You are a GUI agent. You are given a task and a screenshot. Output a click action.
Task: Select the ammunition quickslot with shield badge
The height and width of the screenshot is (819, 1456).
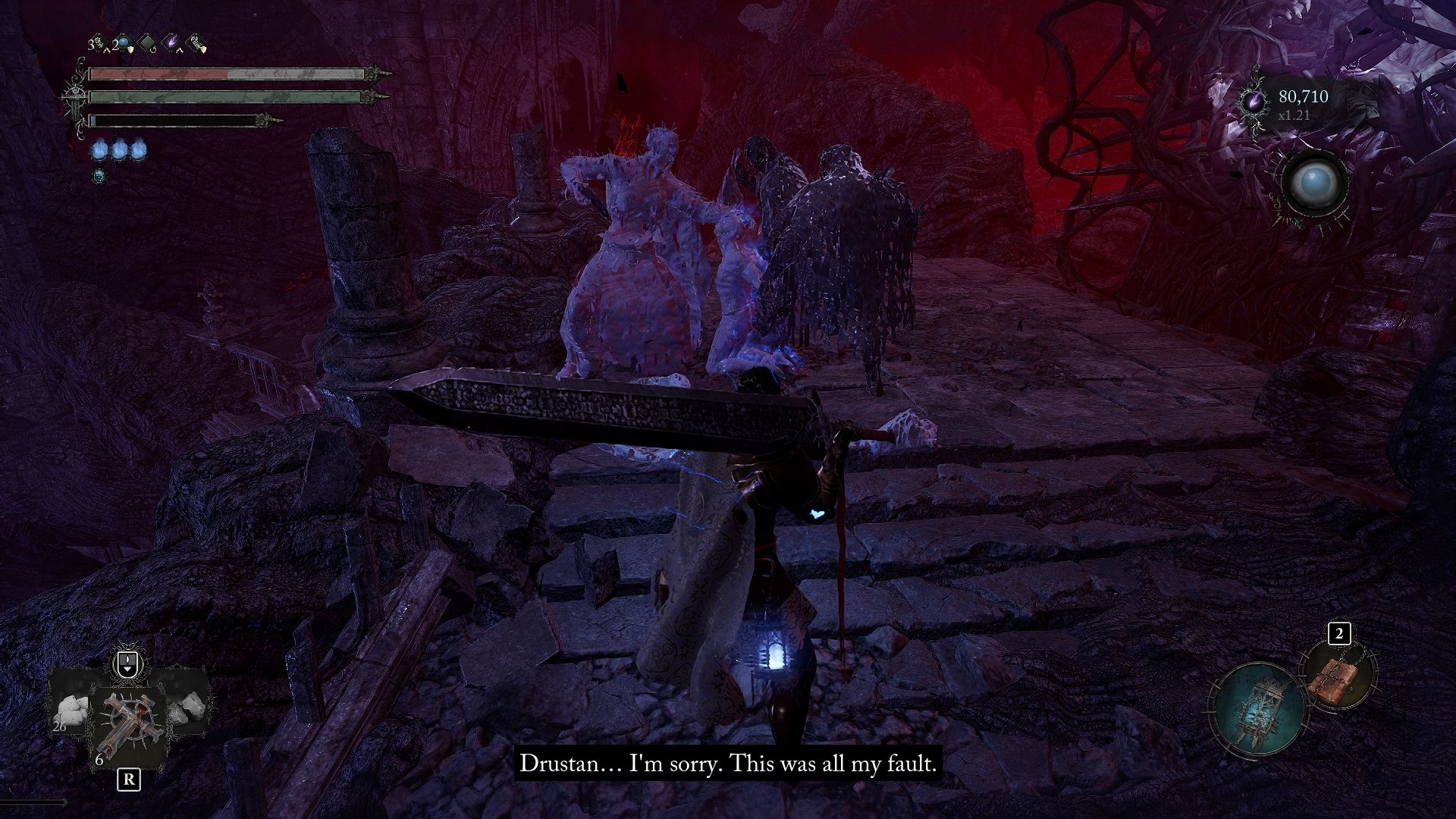pos(196,42)
